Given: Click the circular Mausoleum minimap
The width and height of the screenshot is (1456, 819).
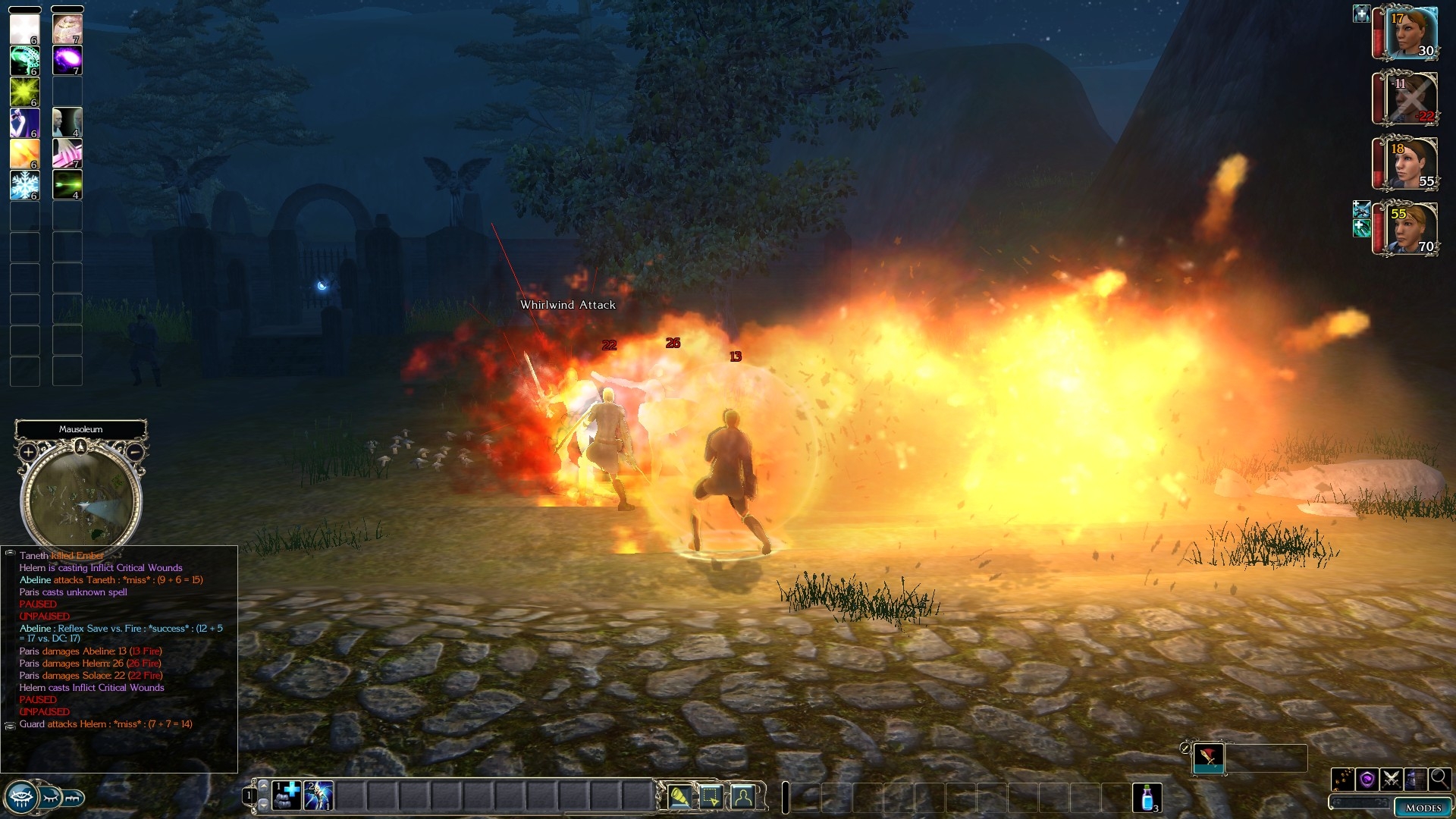Looking at the screenshot, I should (80, 500).
